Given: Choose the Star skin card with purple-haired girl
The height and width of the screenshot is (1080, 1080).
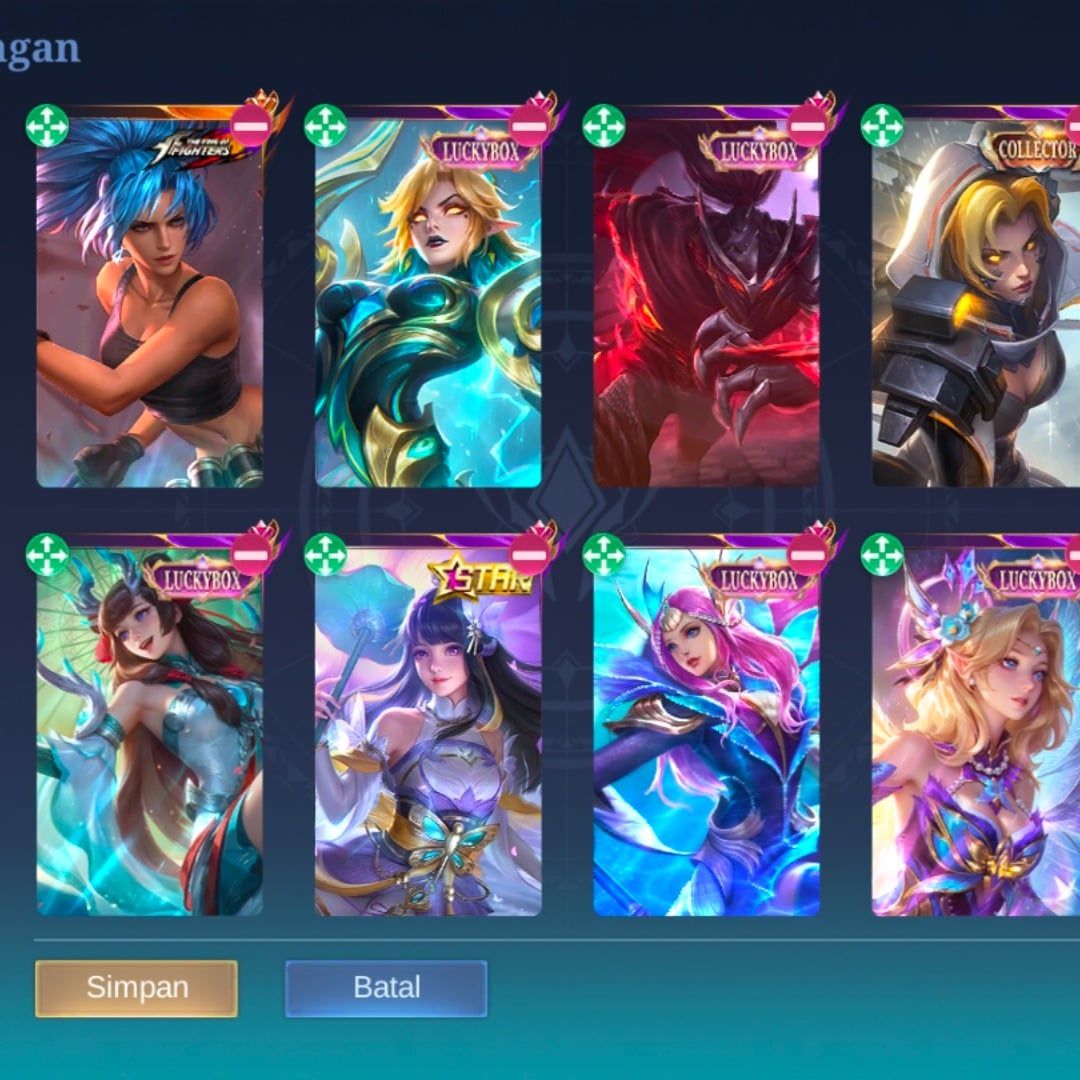Looking at the screenshot, I should (x=428, y=740).
